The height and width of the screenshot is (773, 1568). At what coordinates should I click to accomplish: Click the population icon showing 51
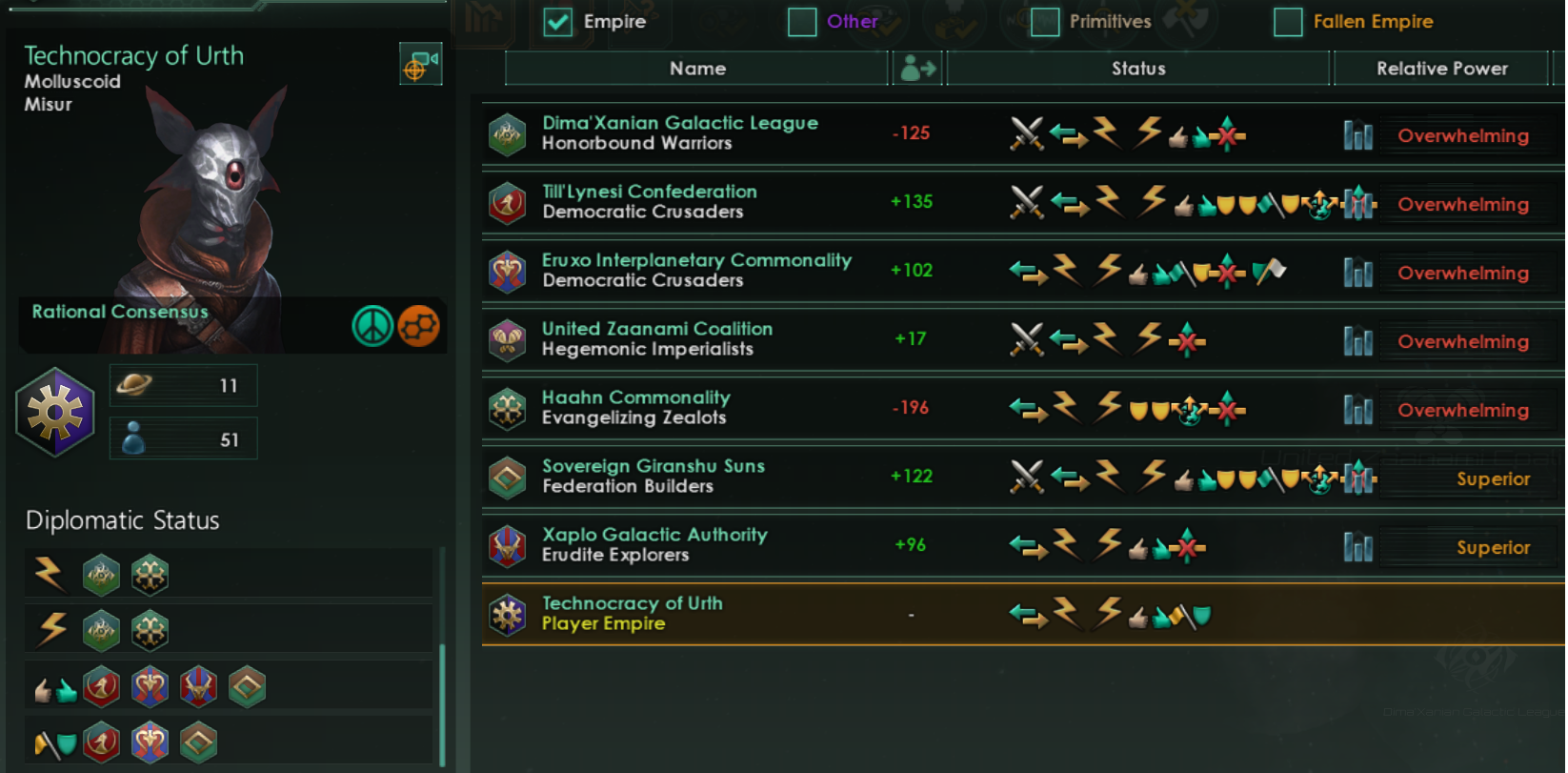click(x=134, y=437)
